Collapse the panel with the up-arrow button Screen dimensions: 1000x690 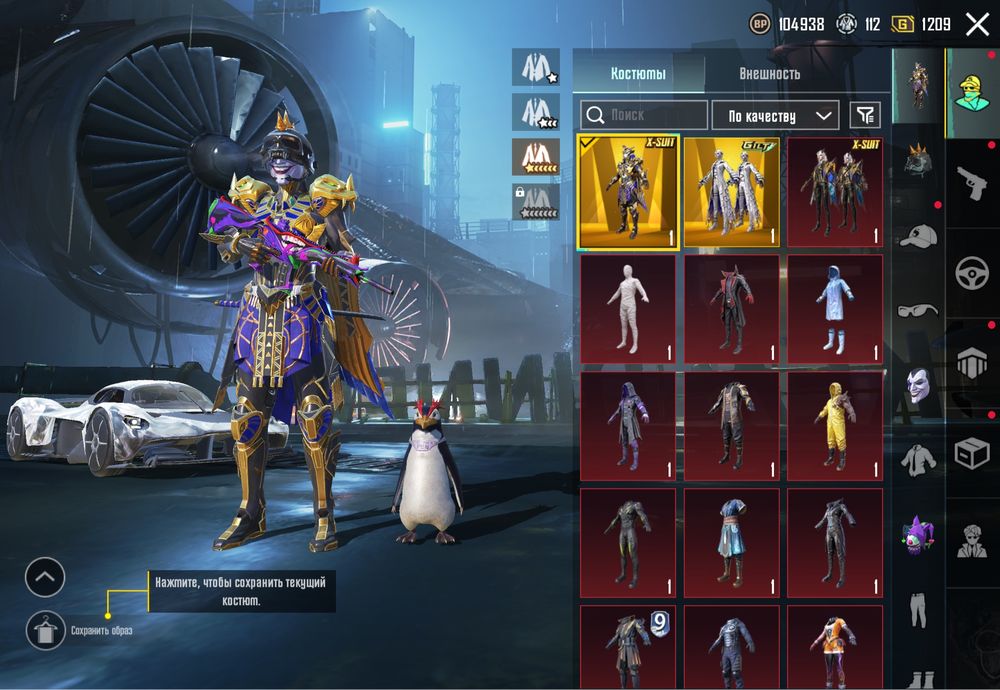[45, 577]
